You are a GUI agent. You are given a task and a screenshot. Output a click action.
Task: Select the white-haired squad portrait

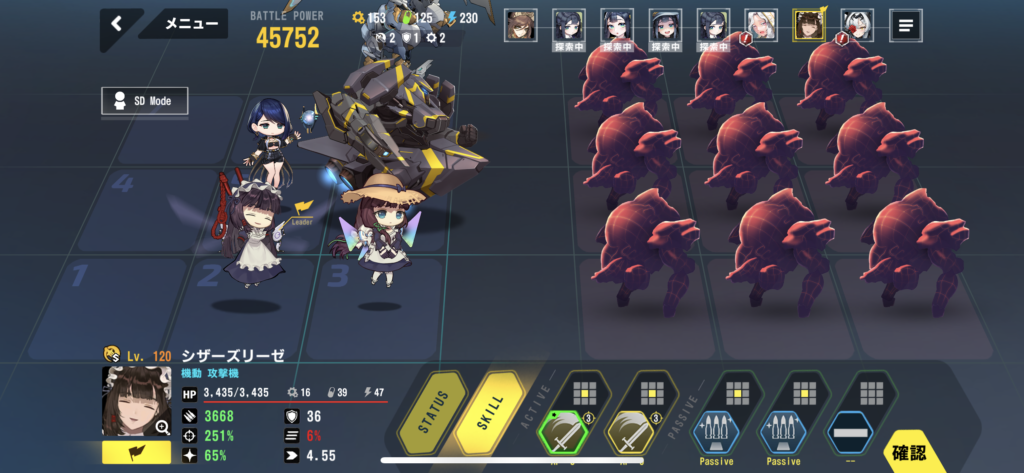point(761,25)
